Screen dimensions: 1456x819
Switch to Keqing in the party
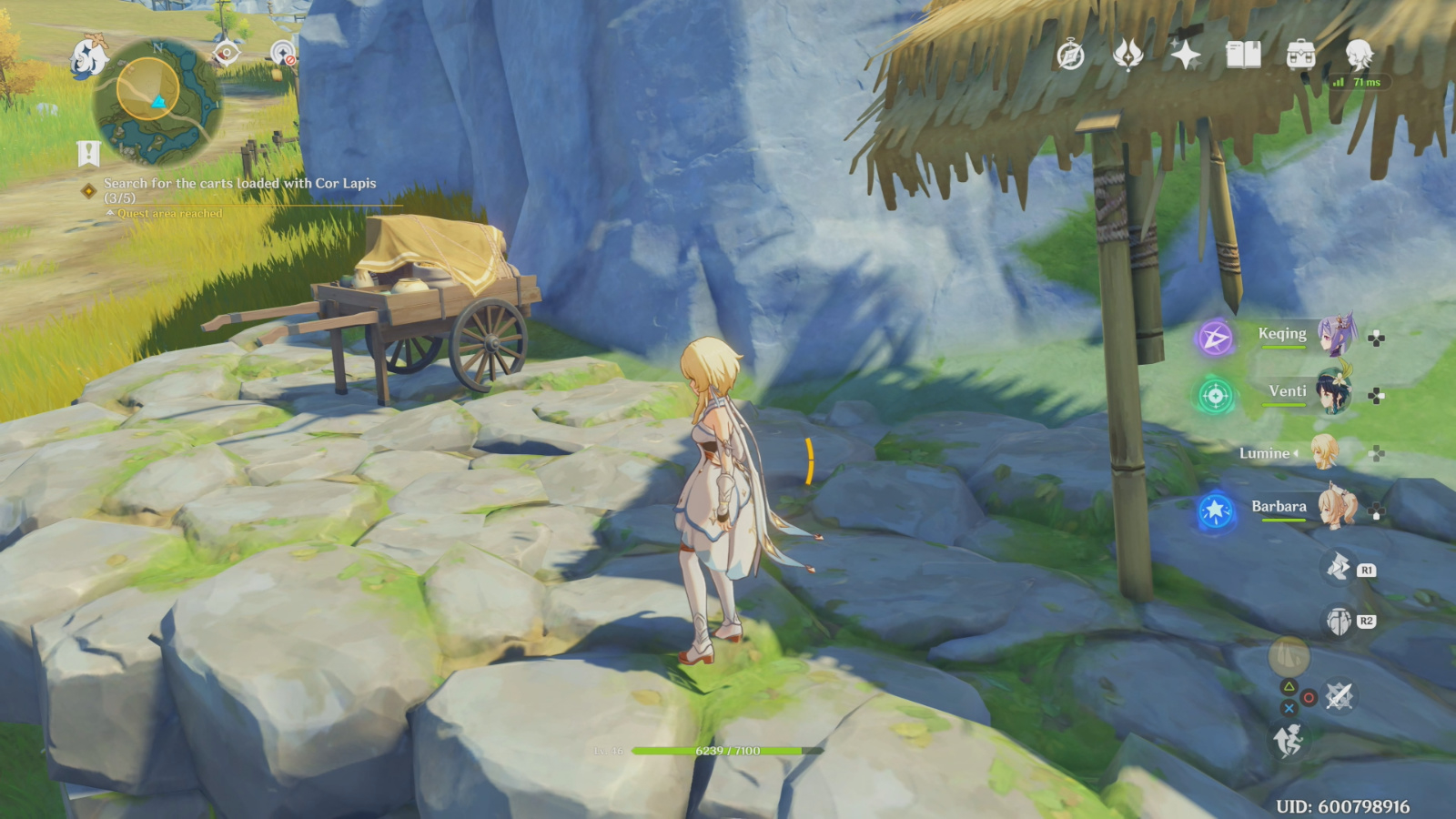[x=1336, y=336]
